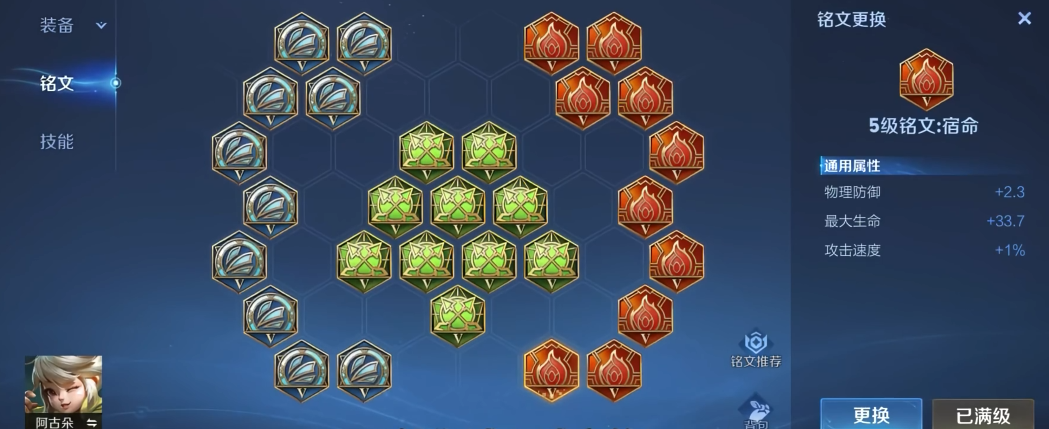Image resolution: width=1049 pixels, height=429 pixels.
Task: Close the 铭文更换 panel
Action: (1023, 19)
